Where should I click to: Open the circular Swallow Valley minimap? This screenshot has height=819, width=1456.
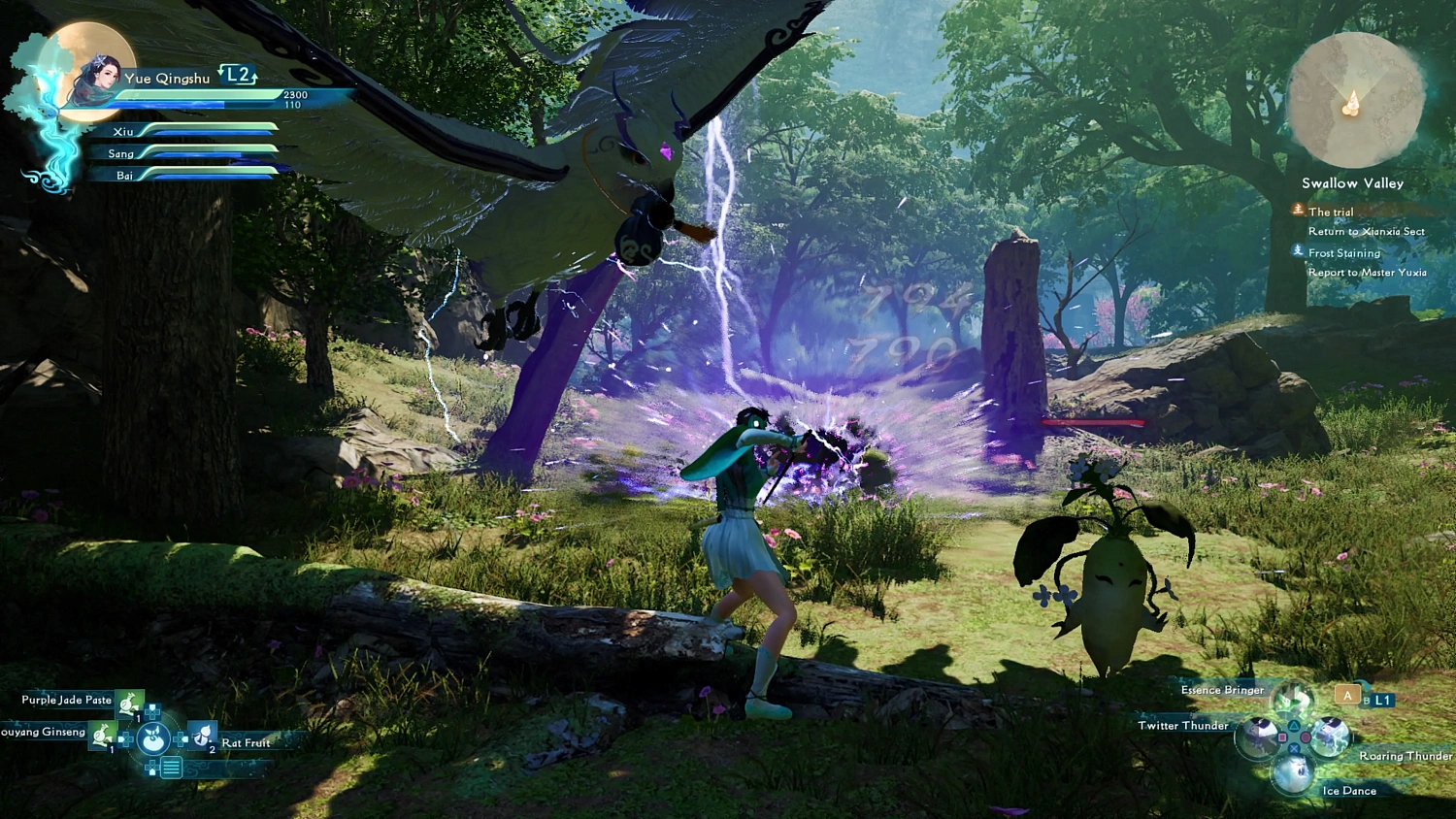point(1354,100)
